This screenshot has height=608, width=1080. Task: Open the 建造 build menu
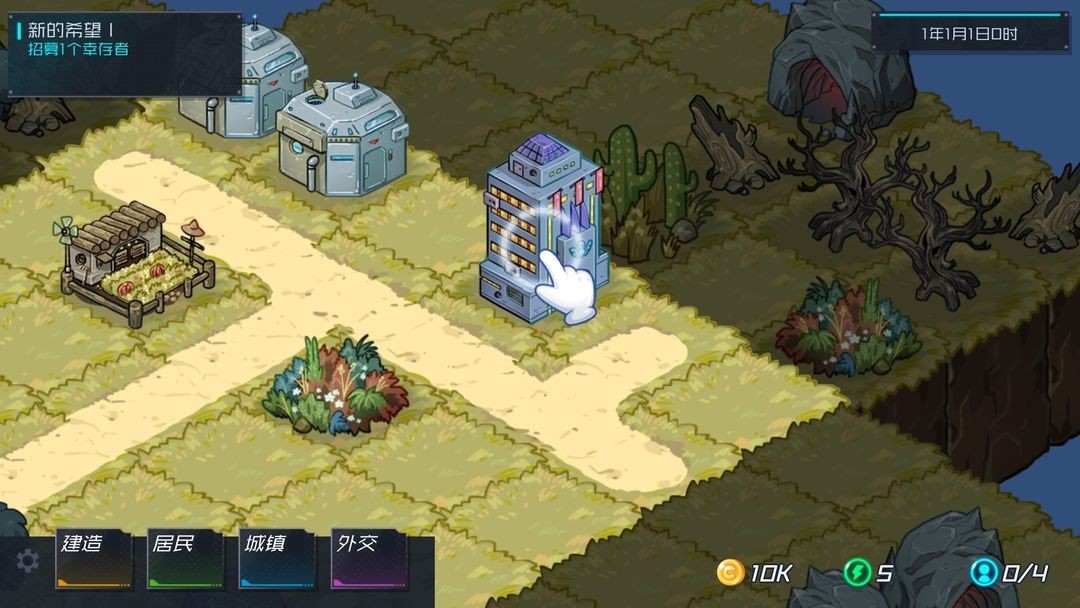pos(93,559)
